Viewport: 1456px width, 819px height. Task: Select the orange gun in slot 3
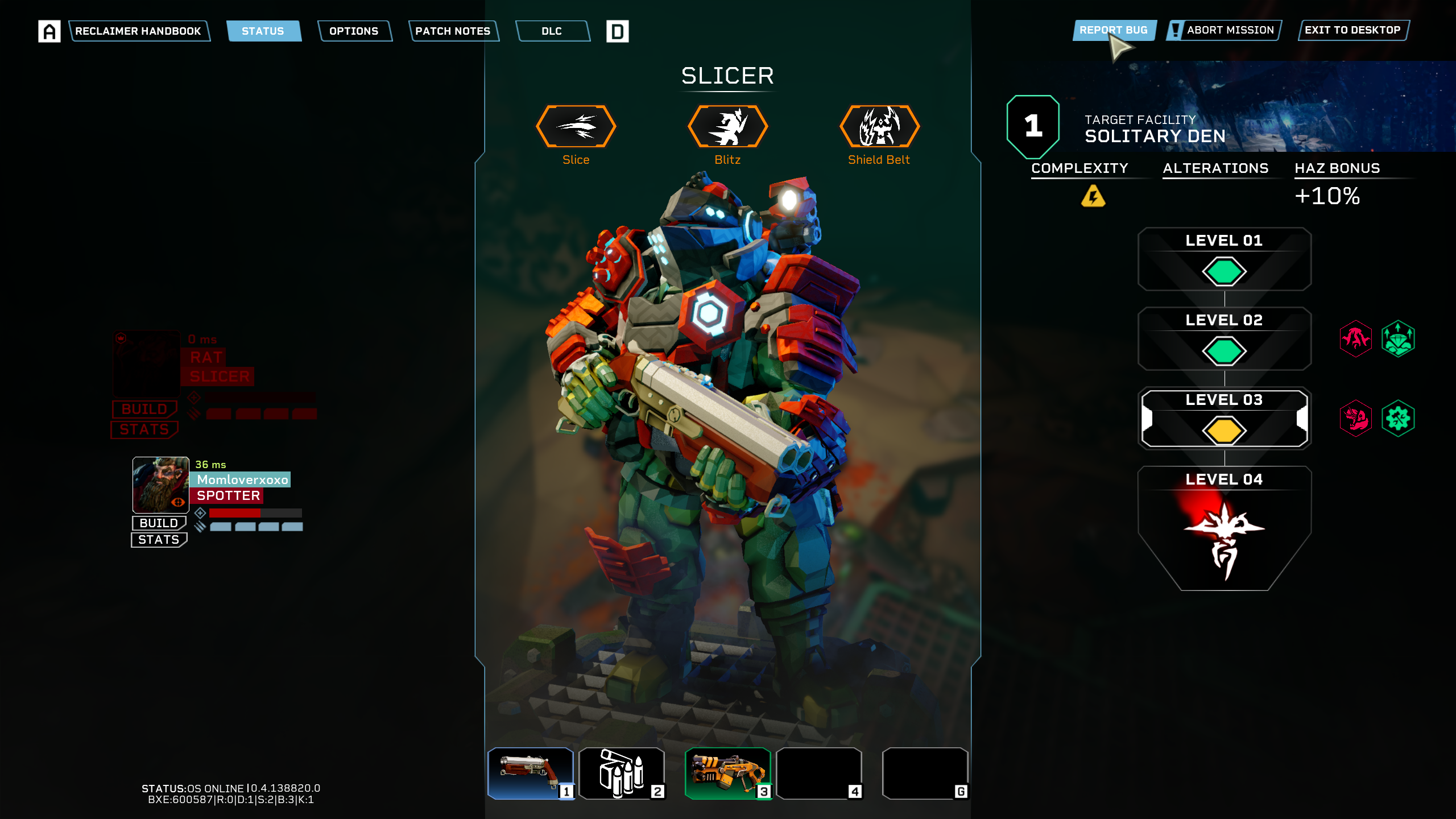pos(727,773)
